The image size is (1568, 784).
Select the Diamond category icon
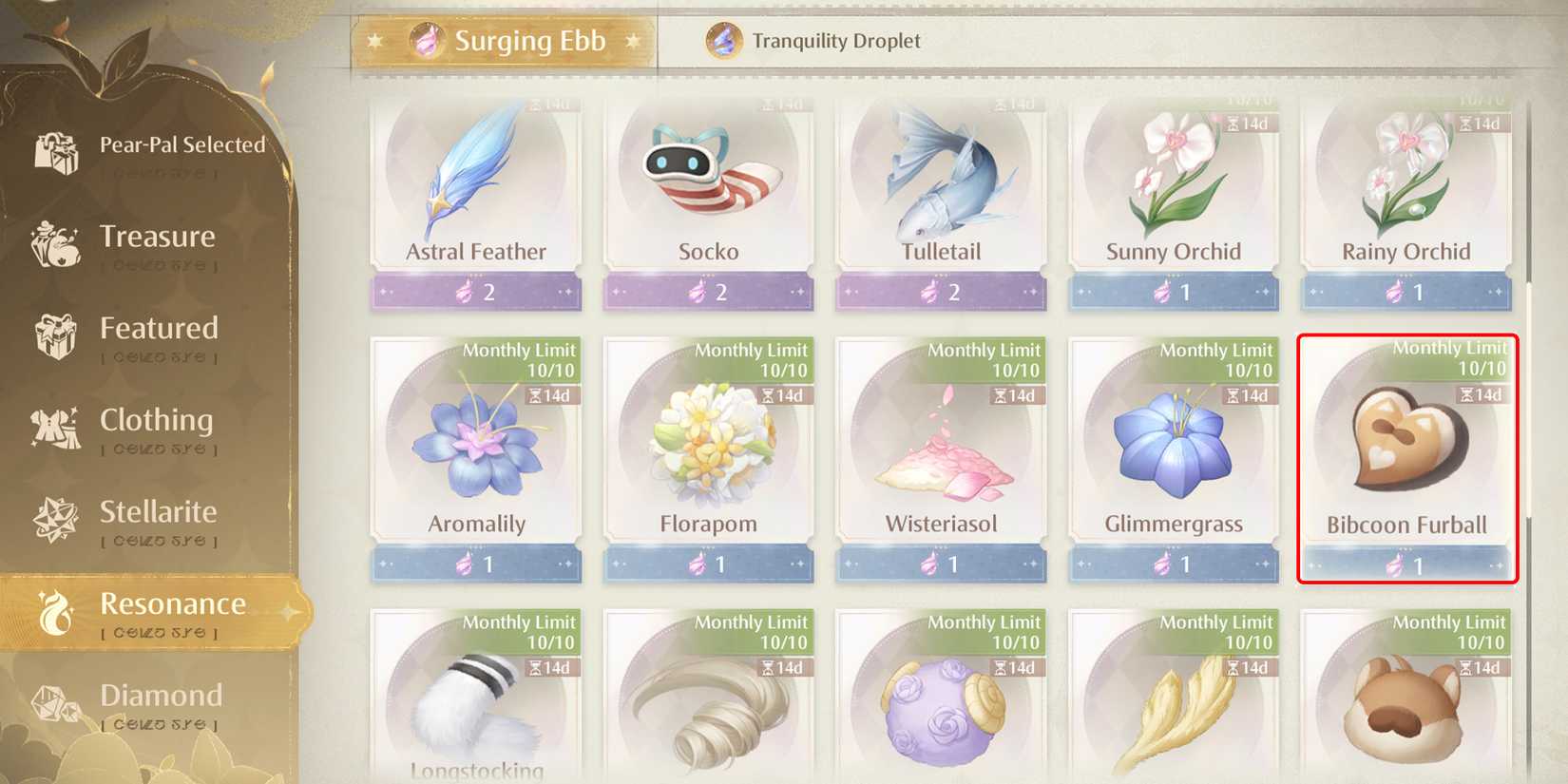(57, 701)
